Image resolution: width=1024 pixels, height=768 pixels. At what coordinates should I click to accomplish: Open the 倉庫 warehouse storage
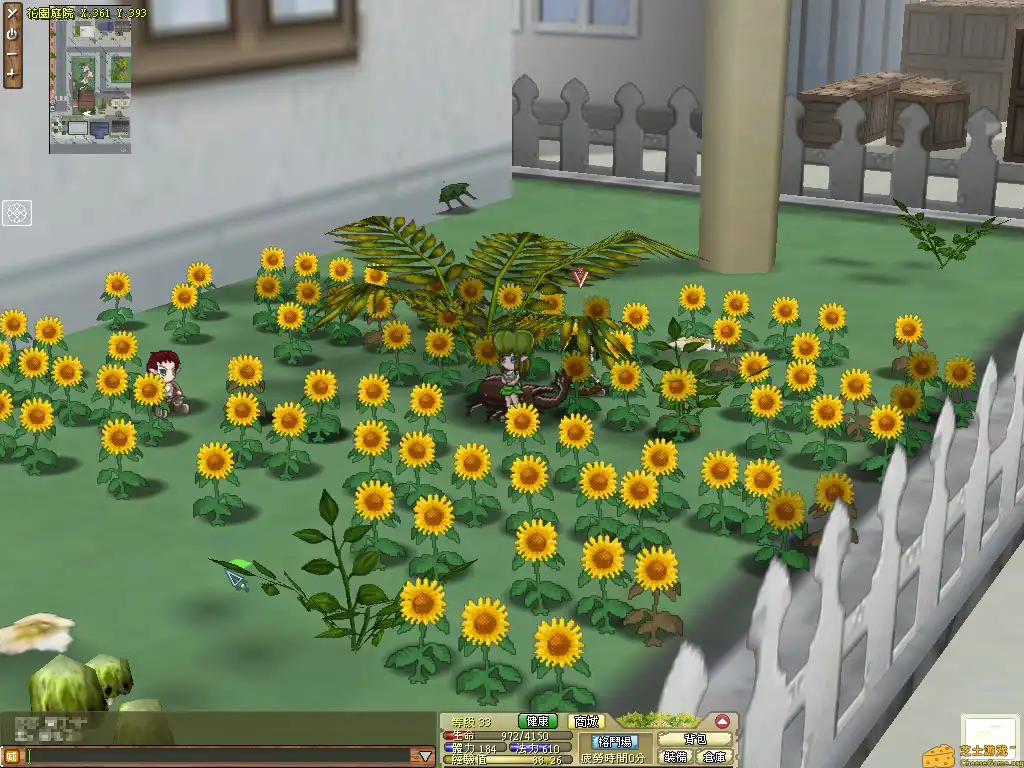coord(712,757)
